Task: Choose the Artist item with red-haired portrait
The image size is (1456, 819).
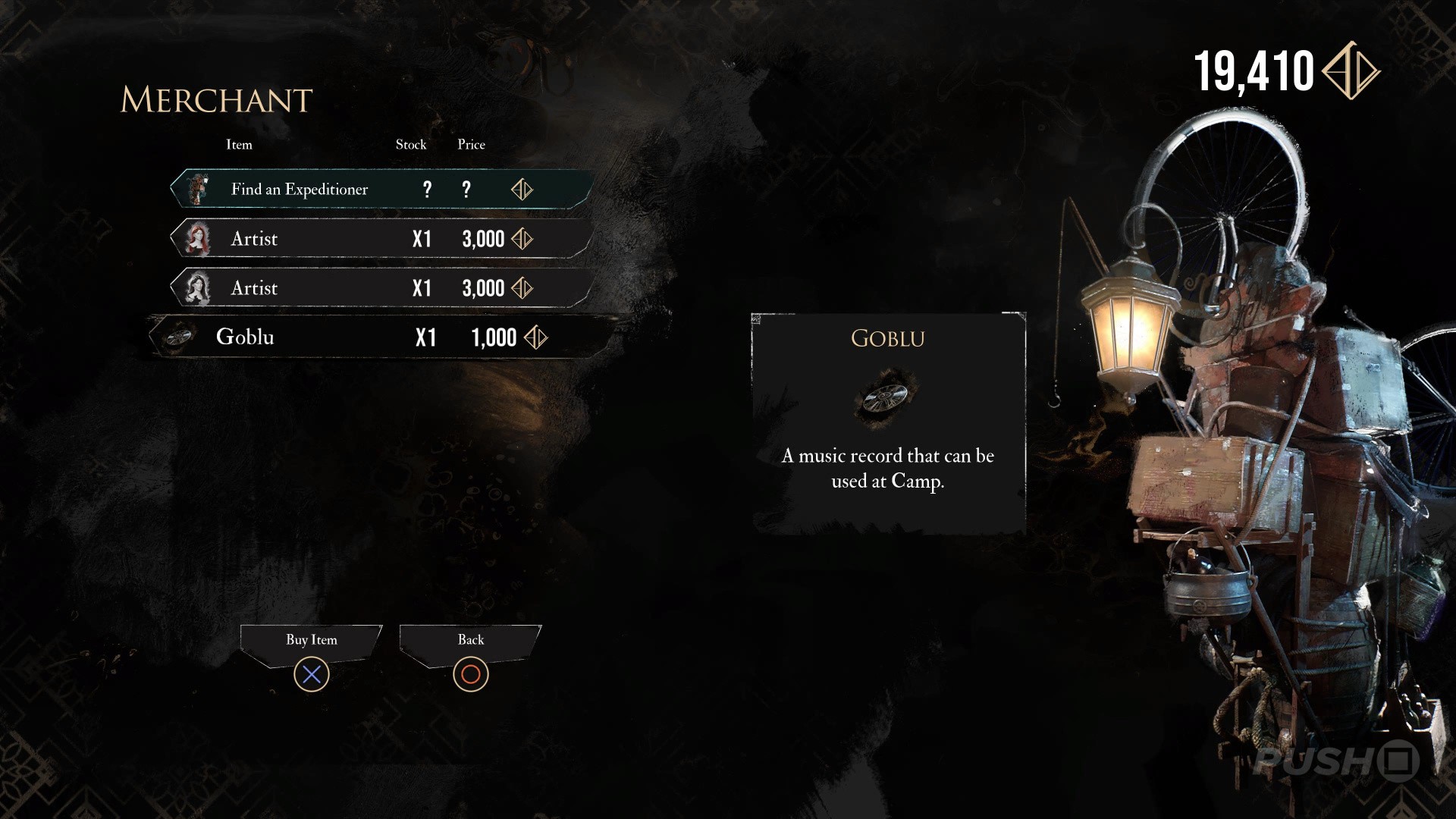Action: click(379, 239)
